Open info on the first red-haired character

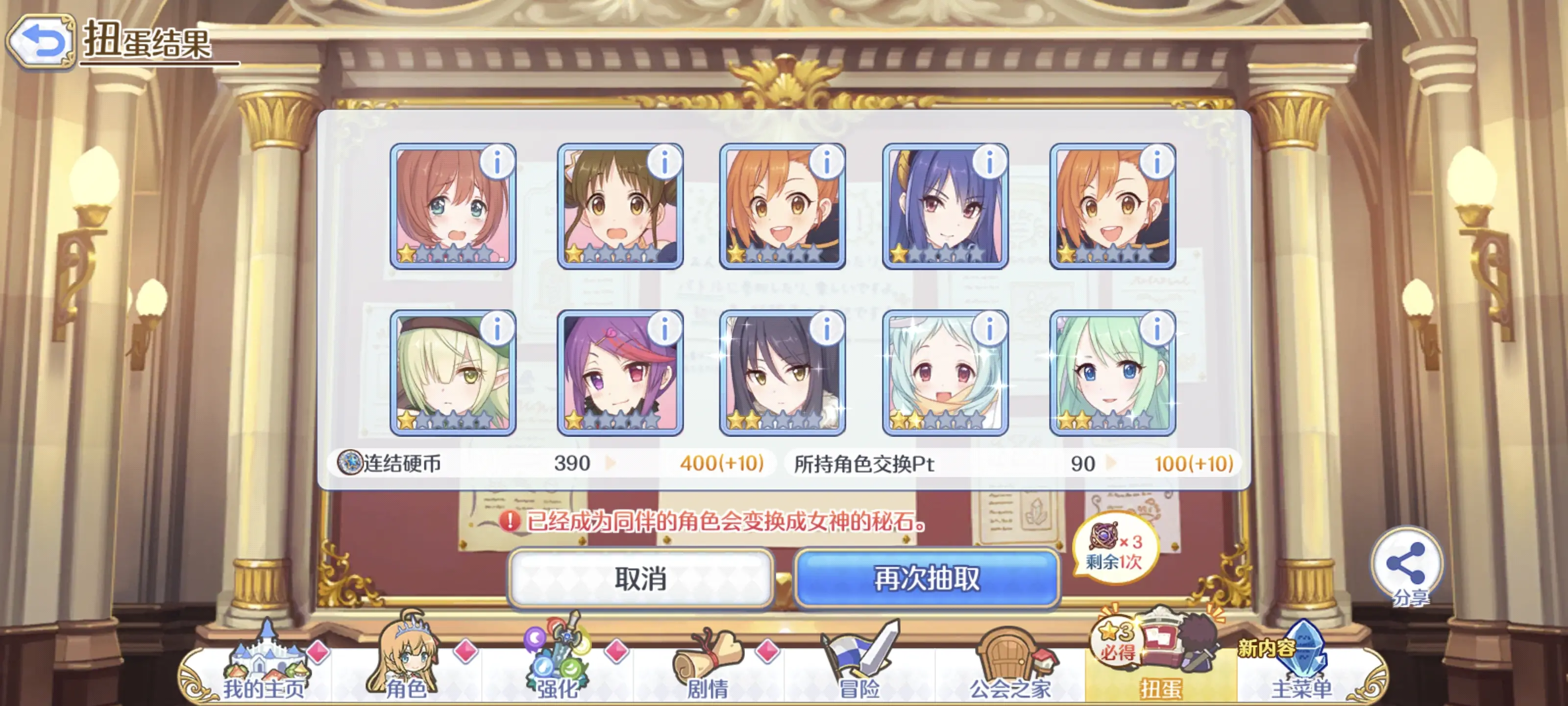coord(497,161)
